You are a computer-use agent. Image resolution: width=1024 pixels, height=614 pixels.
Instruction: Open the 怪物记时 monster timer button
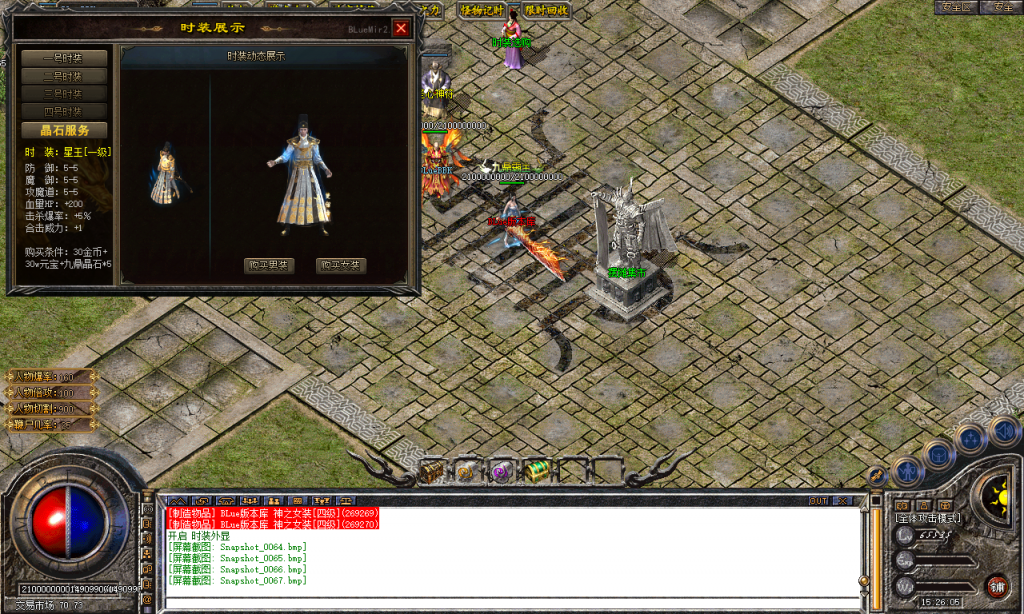point(481,10)
